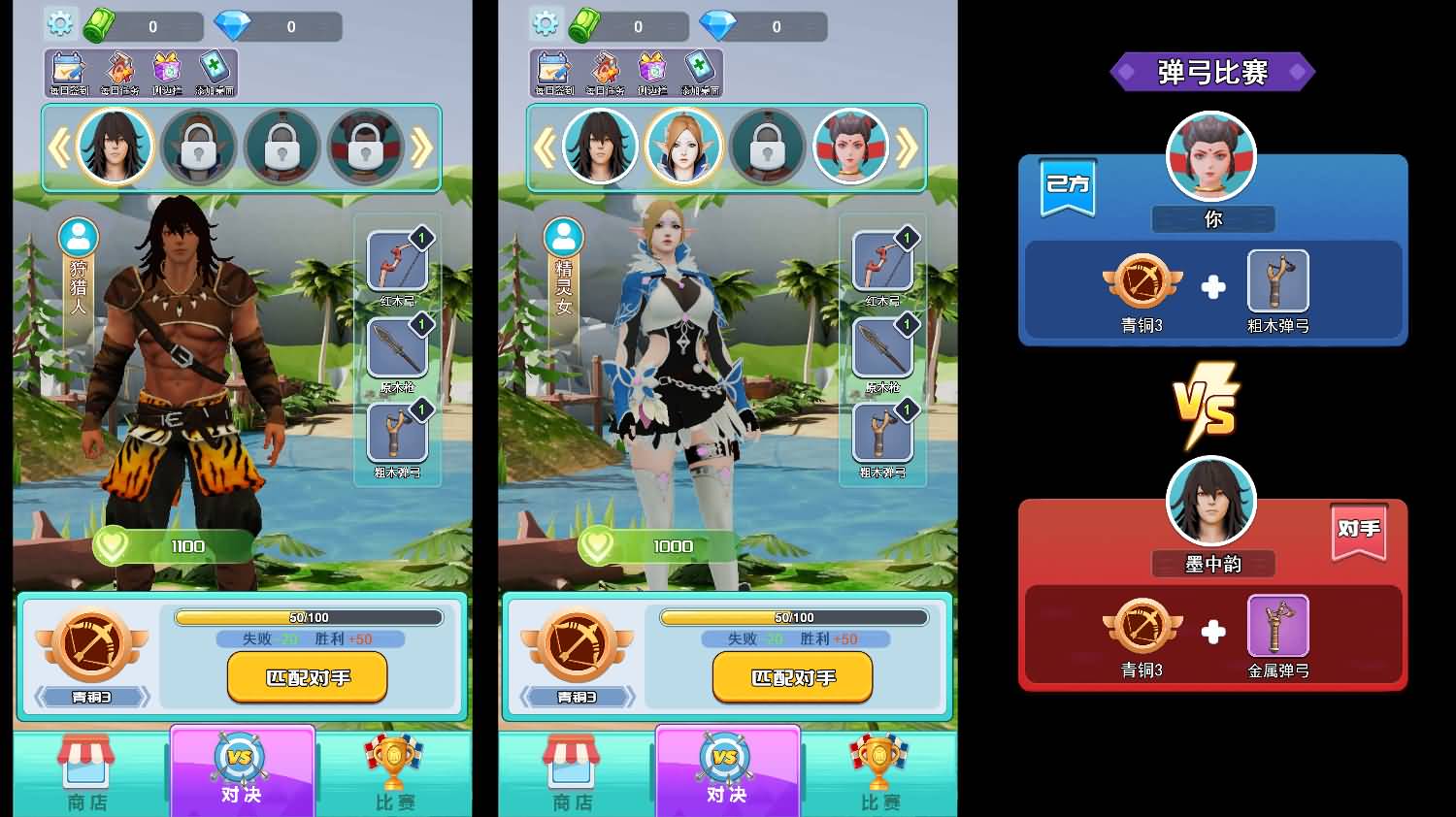This screenshot has height=817, width=1456.
Task: Select the hunter character portrait
Action: [116, 145]
